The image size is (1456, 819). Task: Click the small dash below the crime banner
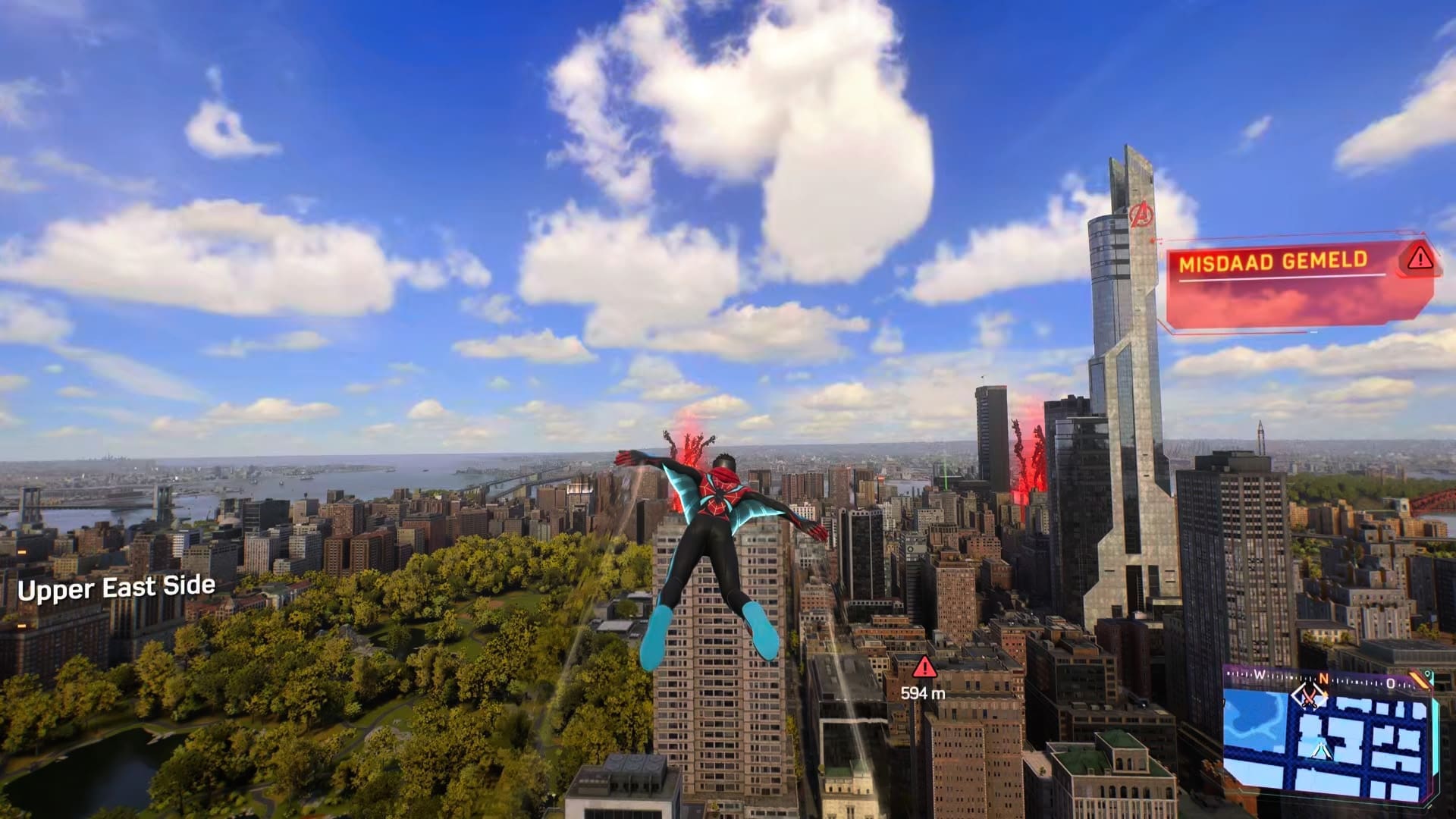click(x=1313, y=331)
